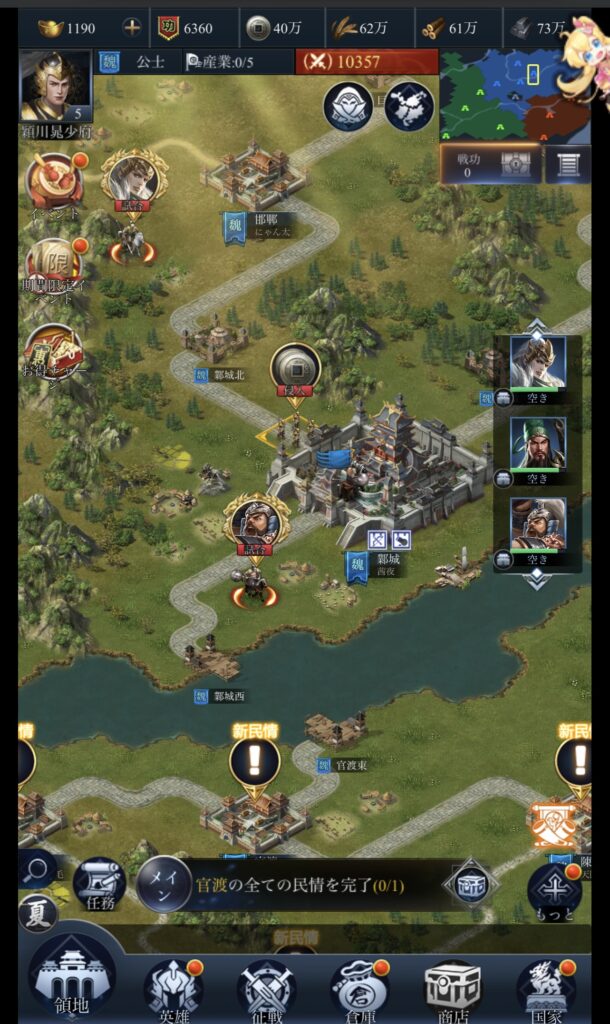Open the limited-time 限 event icon
610x1024 pixels.
point(55,267)
